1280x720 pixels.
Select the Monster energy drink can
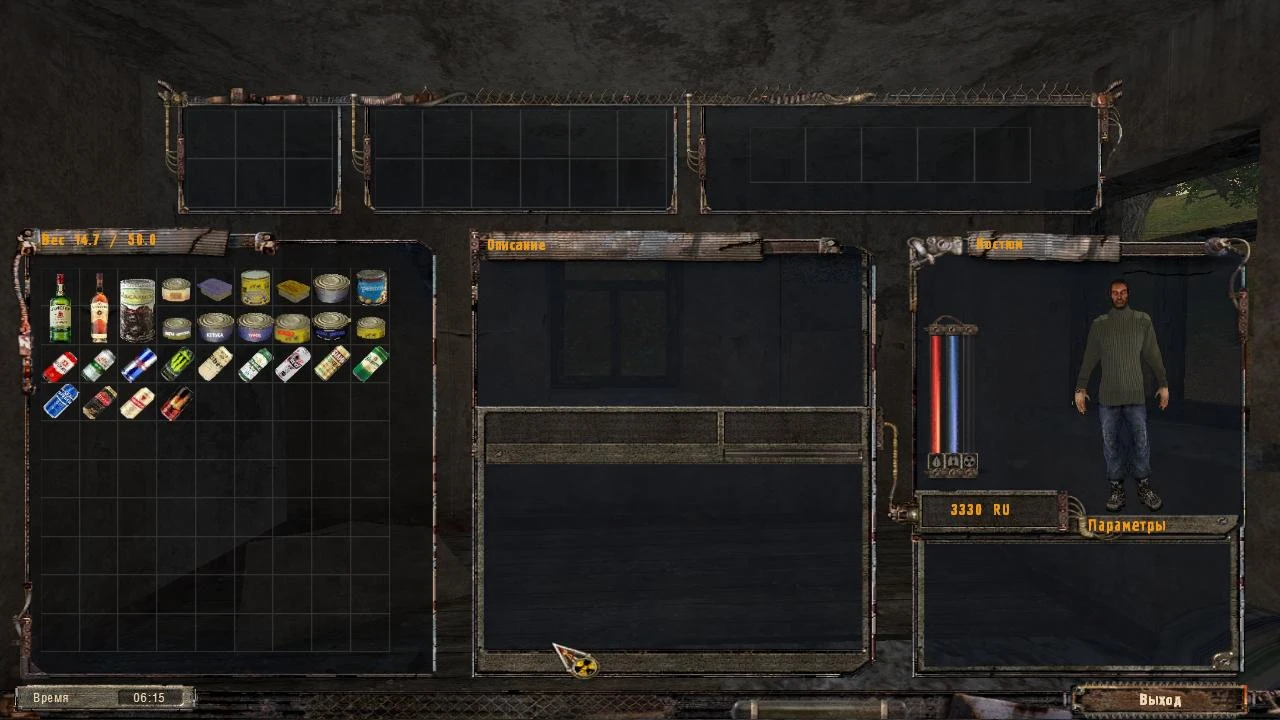click(175, 363)
